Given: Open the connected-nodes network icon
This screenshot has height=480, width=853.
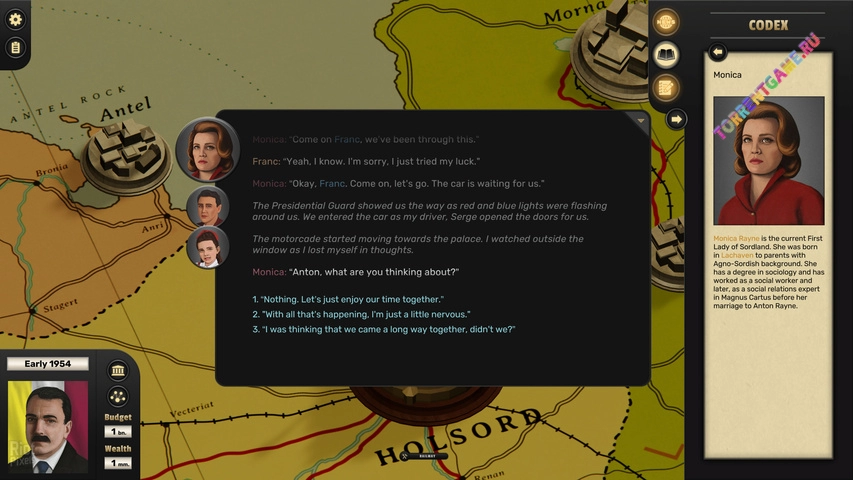Looking at the screenshot, I should (x=118, y=397).
